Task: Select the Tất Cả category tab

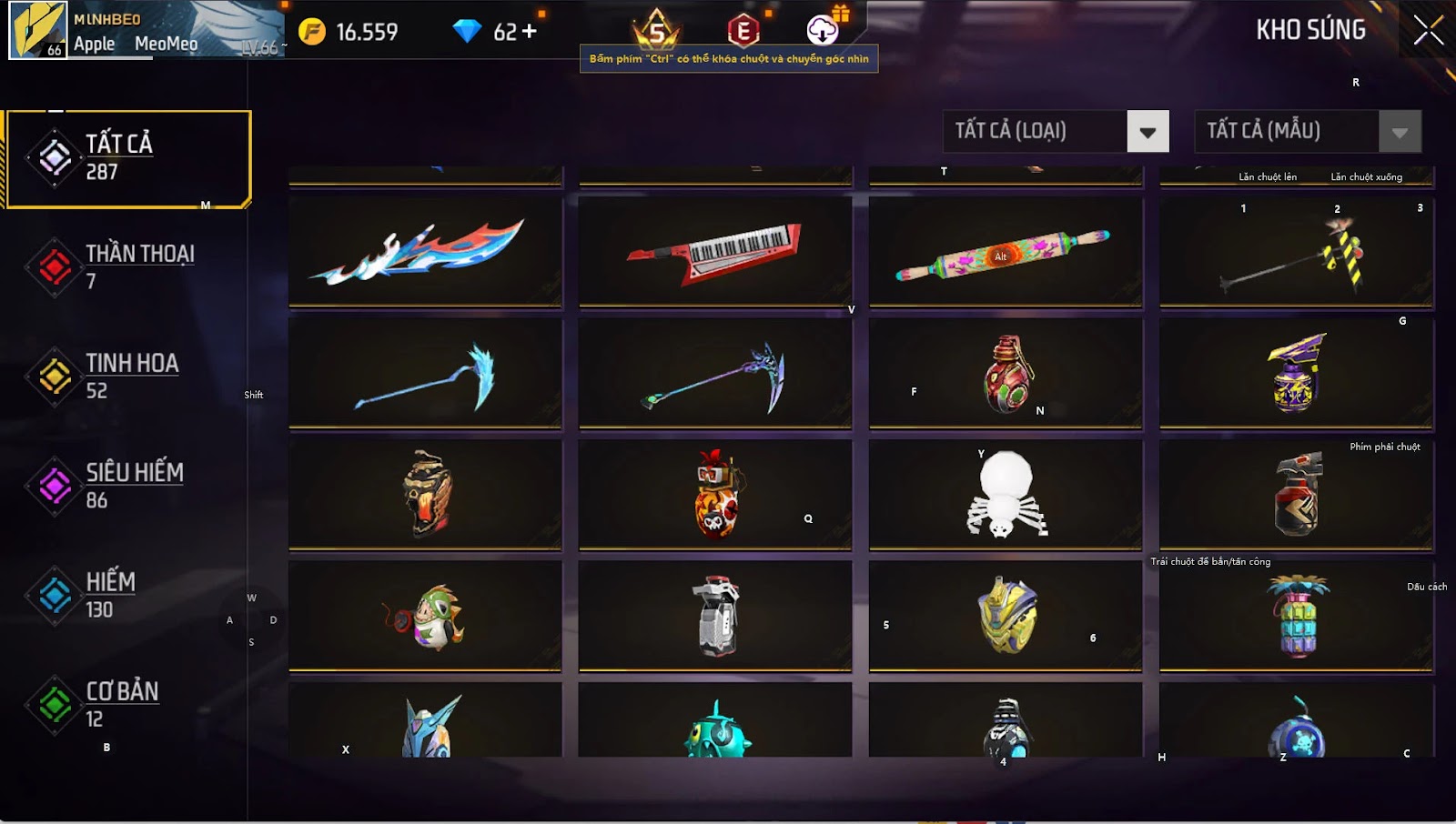Action: pos(127,159)
